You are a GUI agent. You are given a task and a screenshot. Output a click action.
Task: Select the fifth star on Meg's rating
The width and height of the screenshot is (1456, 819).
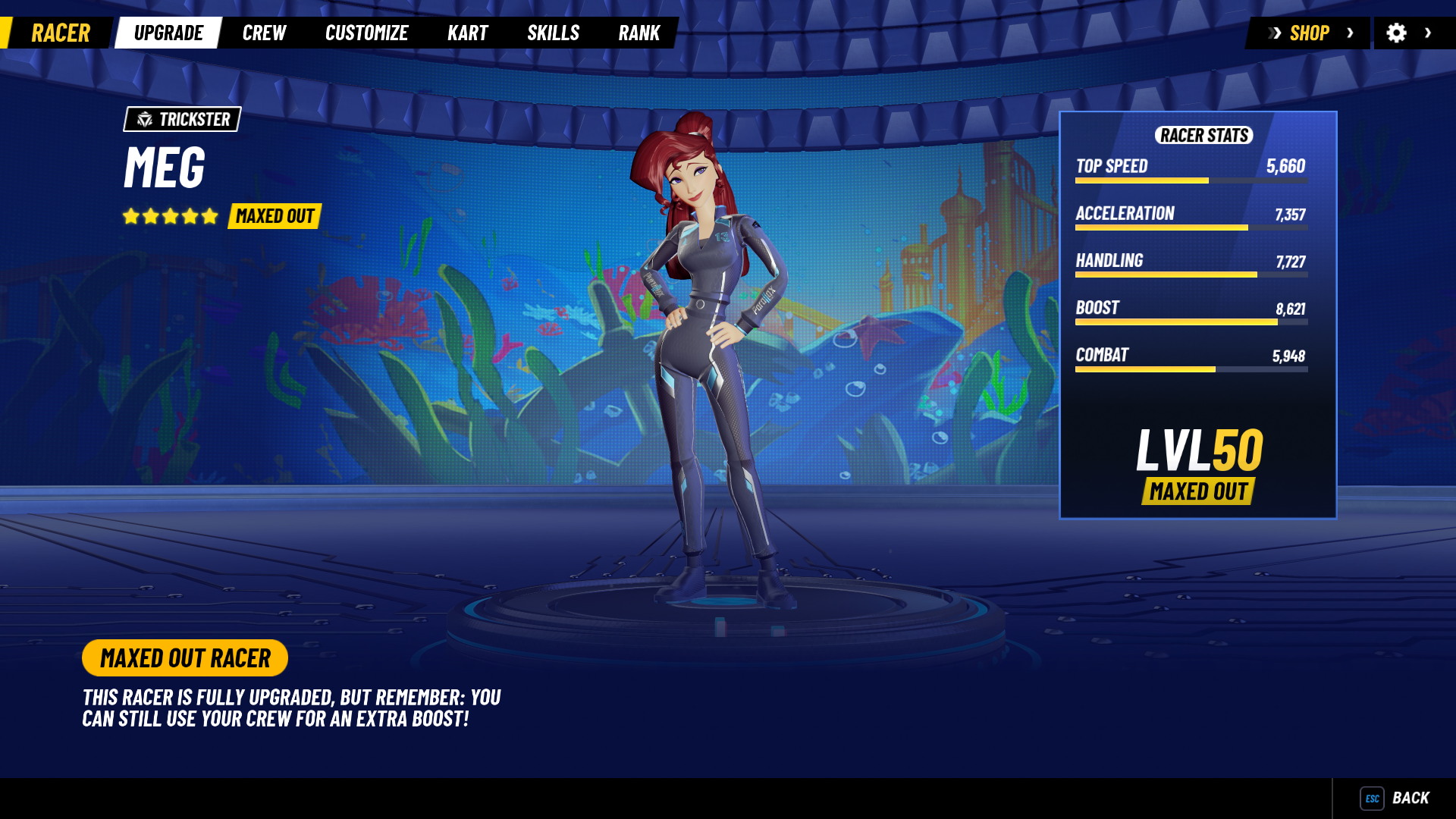(209, 215)
